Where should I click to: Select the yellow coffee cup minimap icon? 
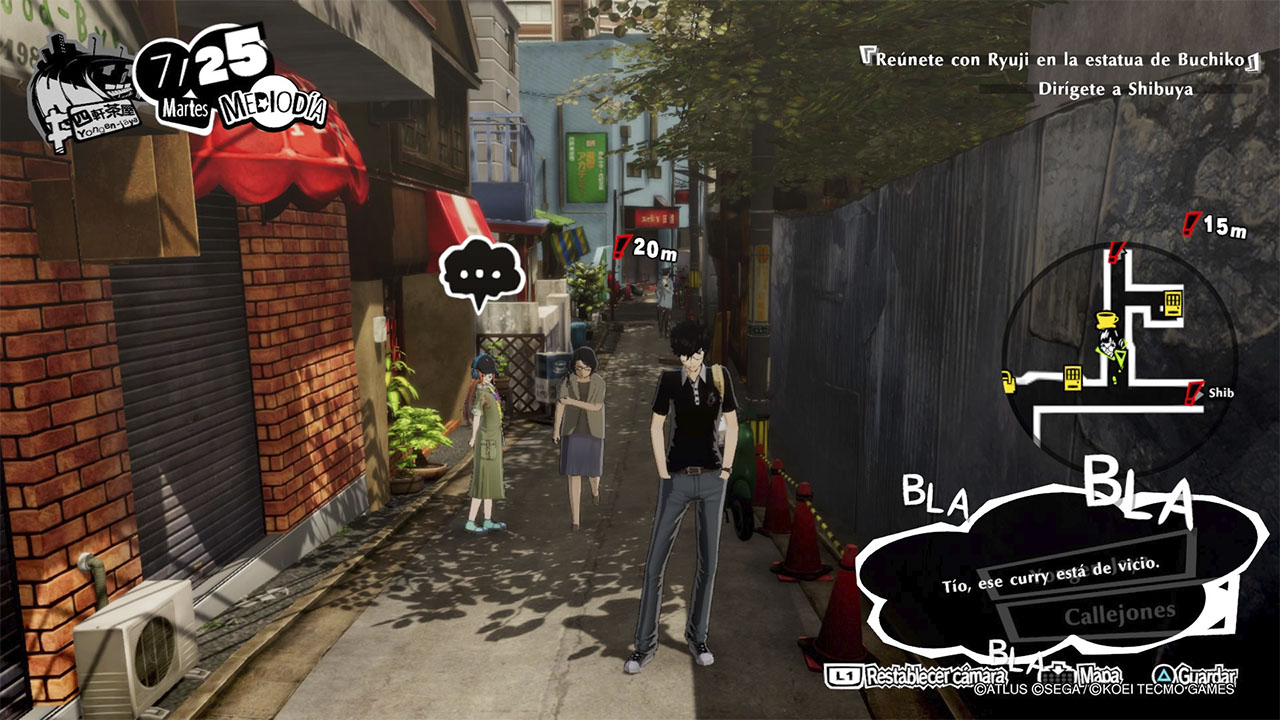click(x=1106, y=320)
